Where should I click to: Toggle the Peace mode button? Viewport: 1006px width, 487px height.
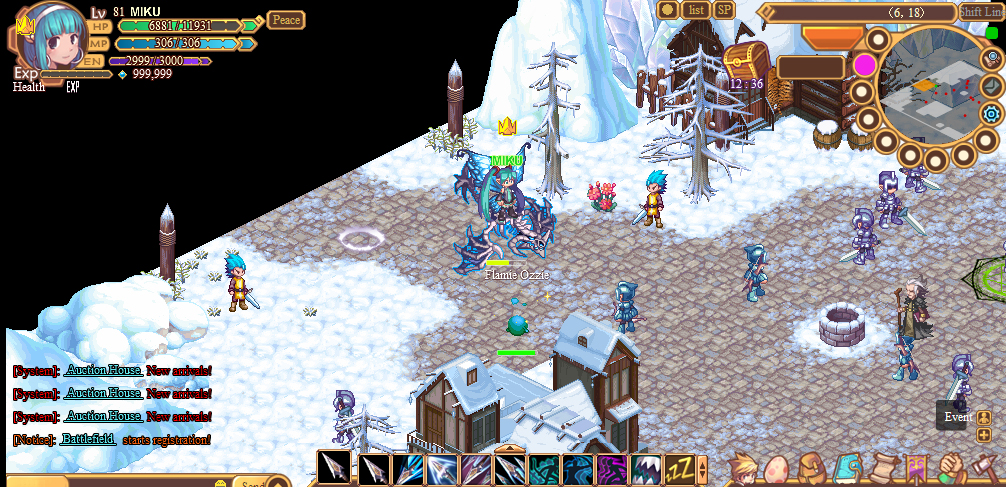point(286,20)
